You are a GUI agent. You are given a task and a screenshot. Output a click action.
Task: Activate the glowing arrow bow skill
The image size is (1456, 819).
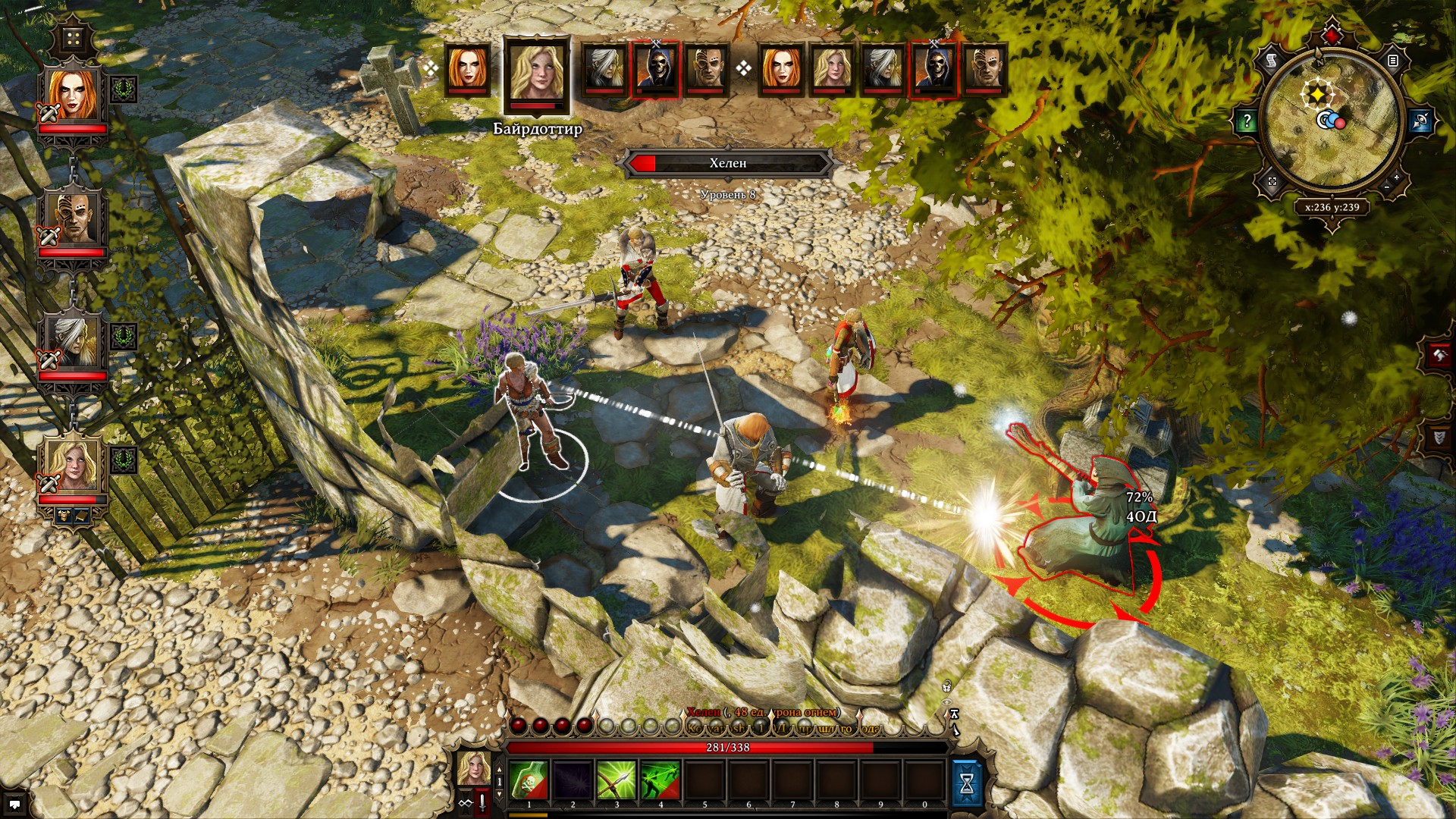(x=617, y=780)
